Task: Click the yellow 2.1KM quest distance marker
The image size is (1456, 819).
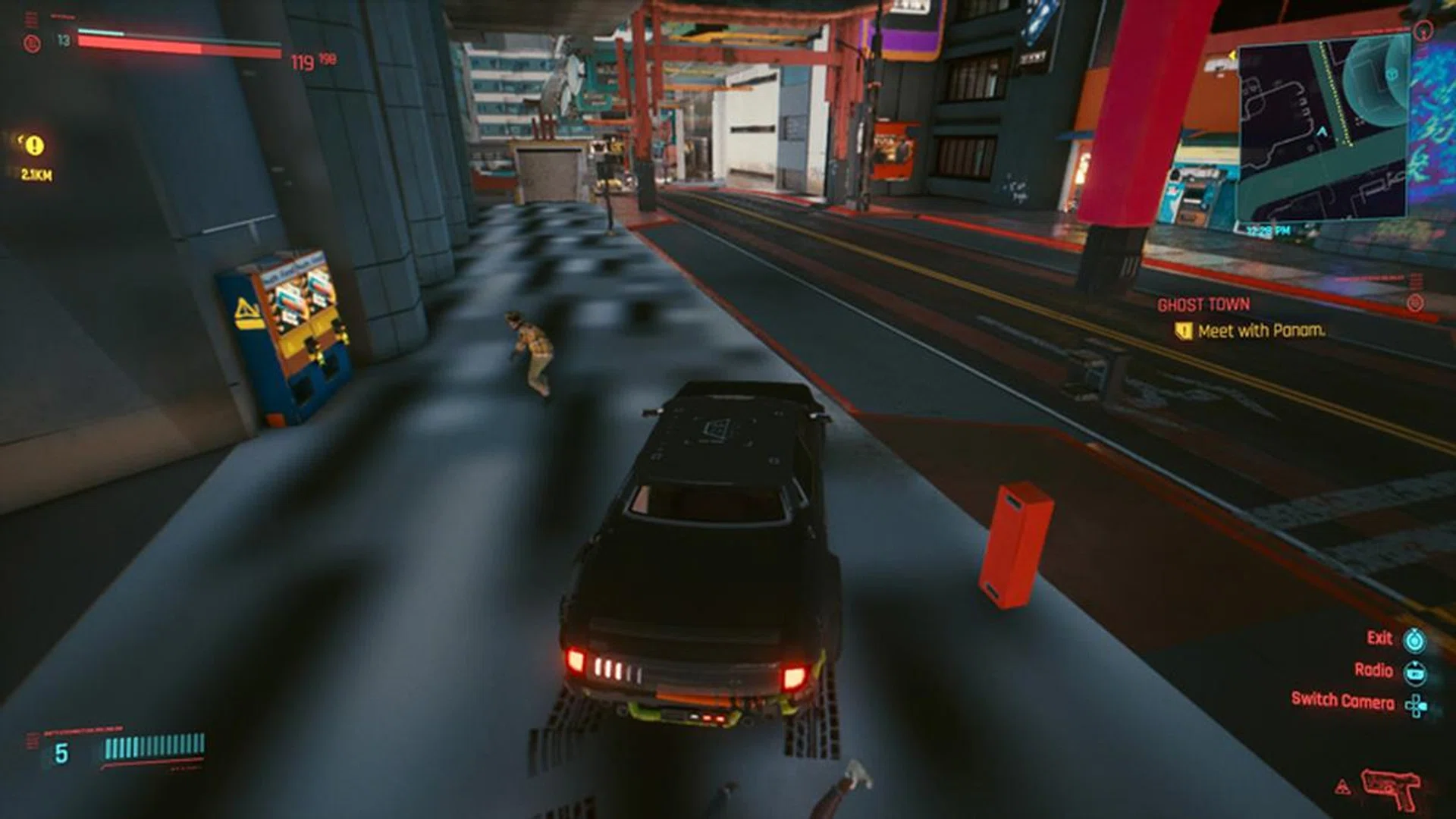Action: click(36, 174)
